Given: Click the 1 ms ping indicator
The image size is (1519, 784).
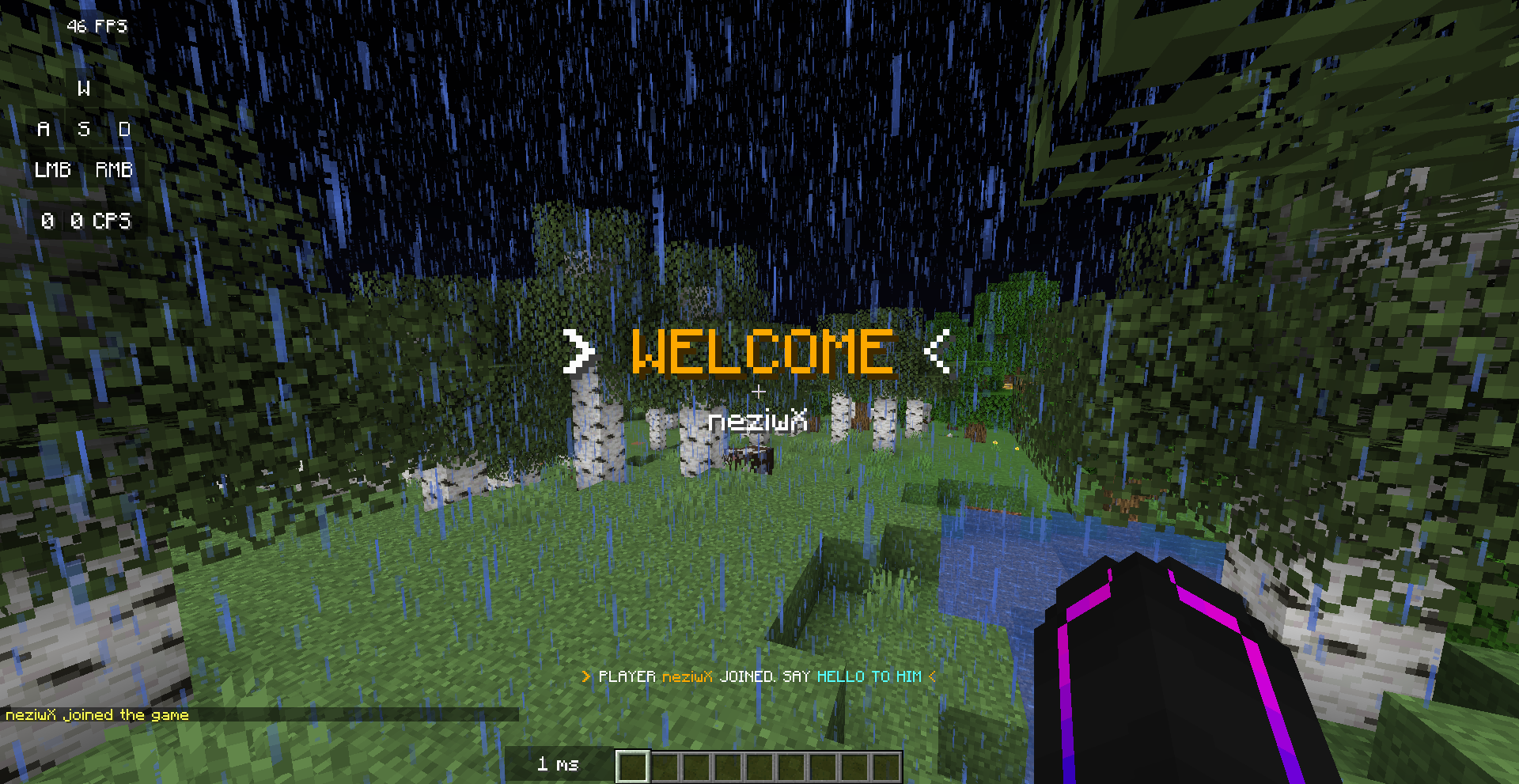Looking at the screenshot, I should pyautogui.click(x=559, y=764).
